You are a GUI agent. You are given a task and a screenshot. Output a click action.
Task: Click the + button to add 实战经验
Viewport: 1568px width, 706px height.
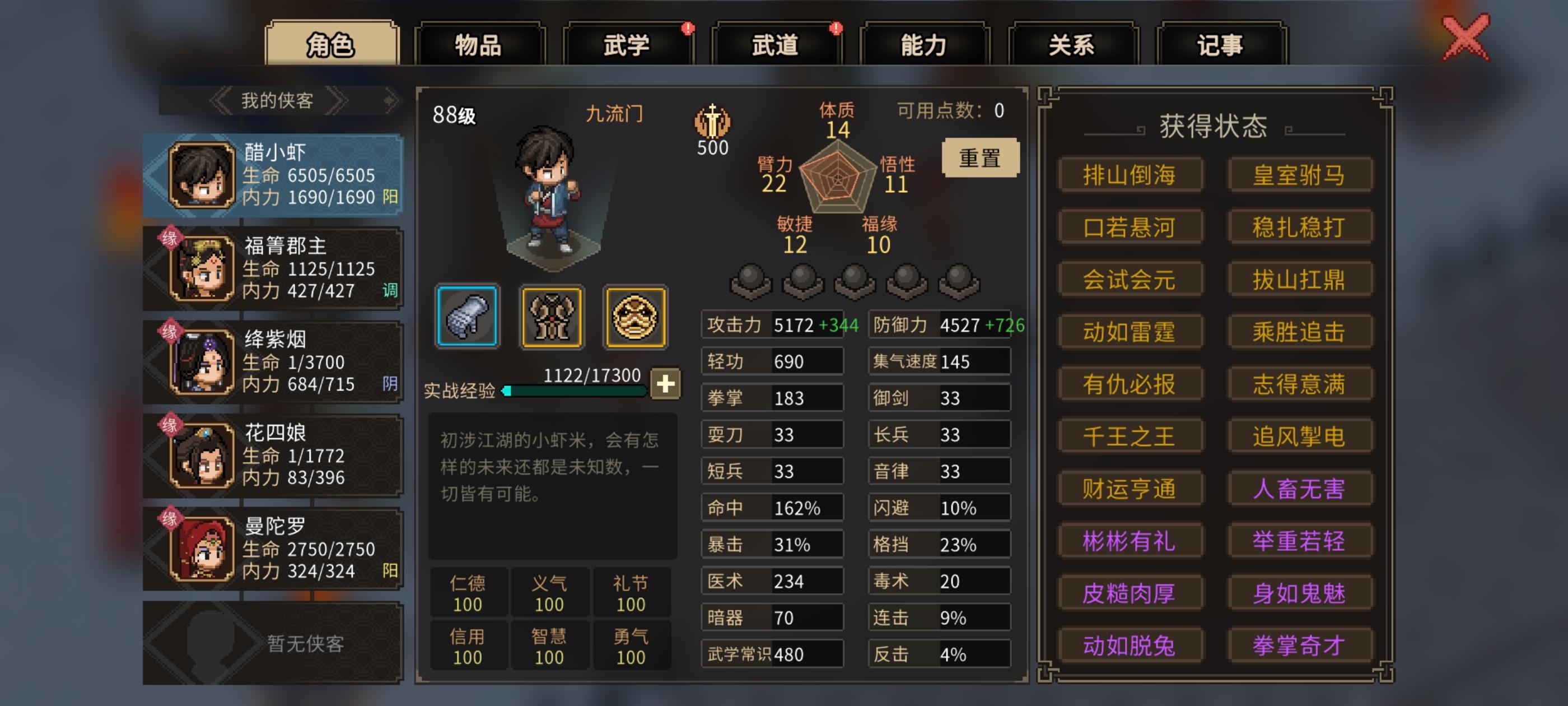(665, 383)
